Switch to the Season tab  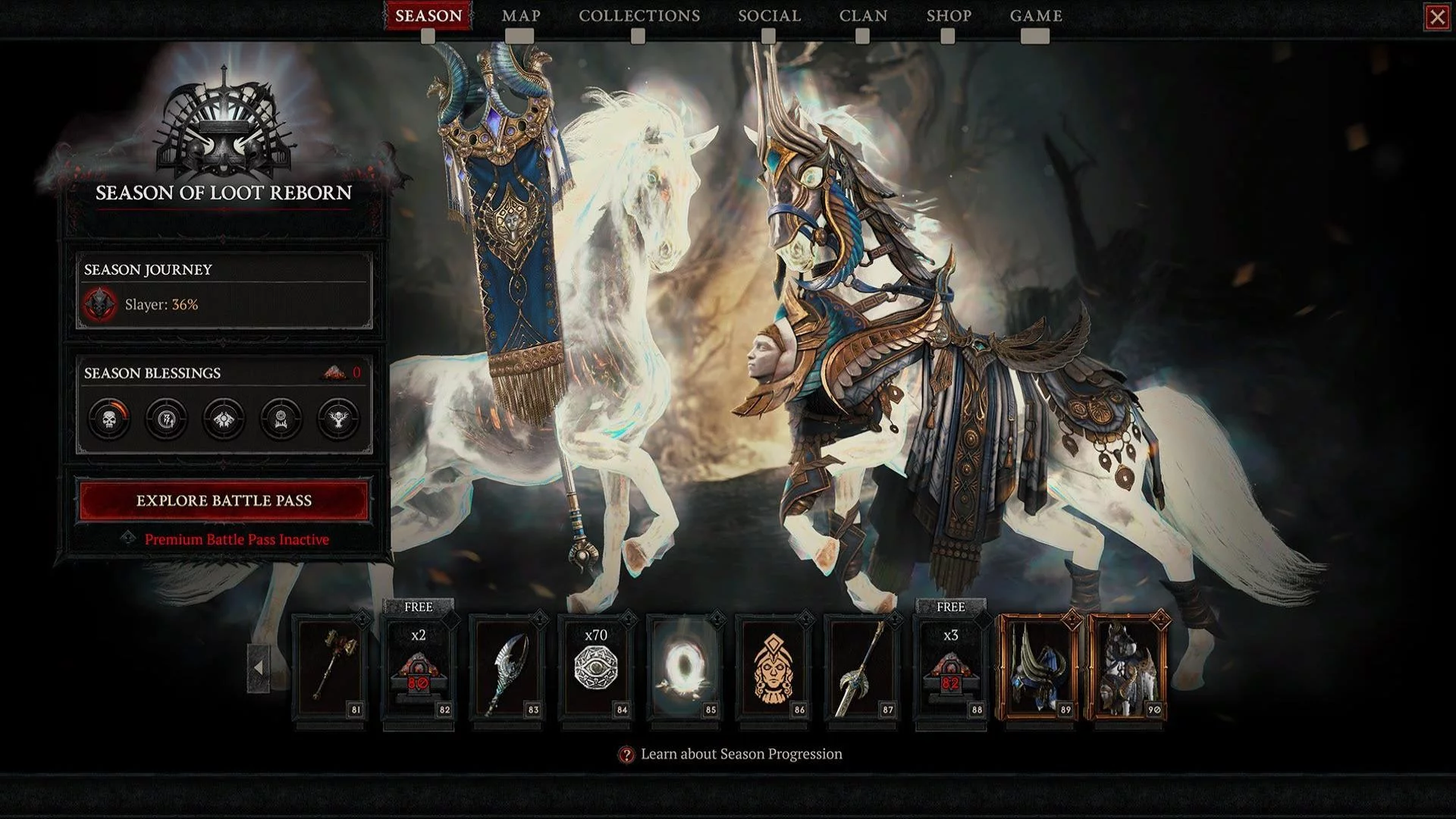(428, 16)
